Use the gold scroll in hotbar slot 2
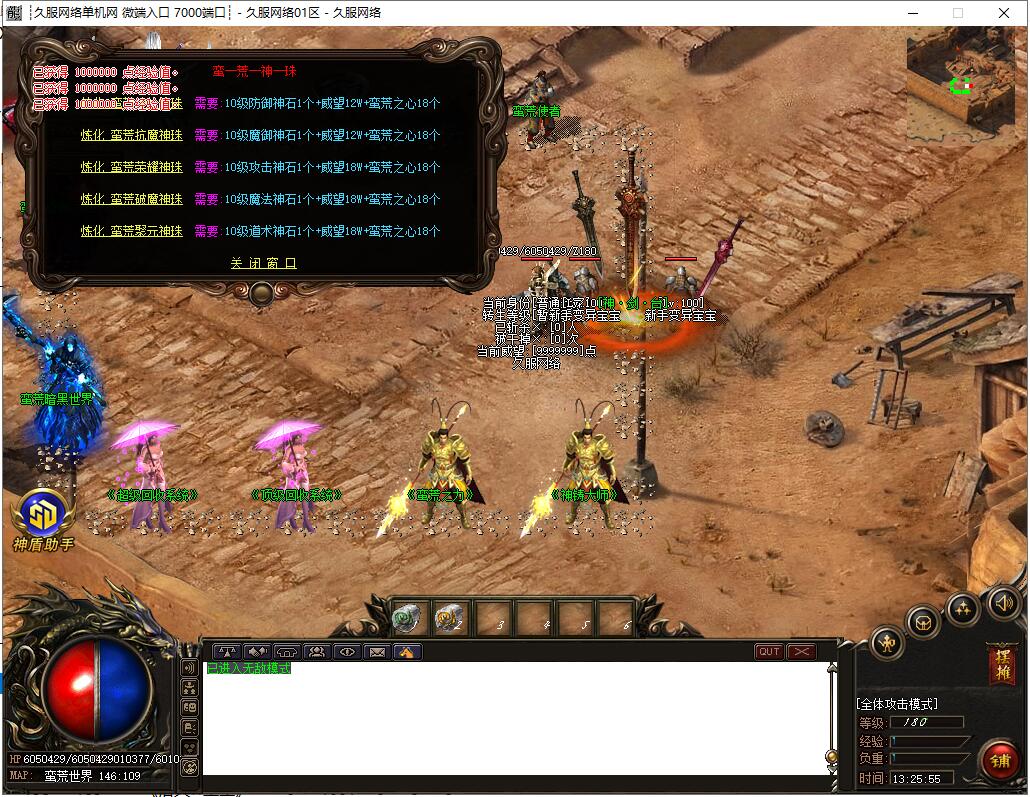This screenshot has height=797, width=1030. [451, 619]
